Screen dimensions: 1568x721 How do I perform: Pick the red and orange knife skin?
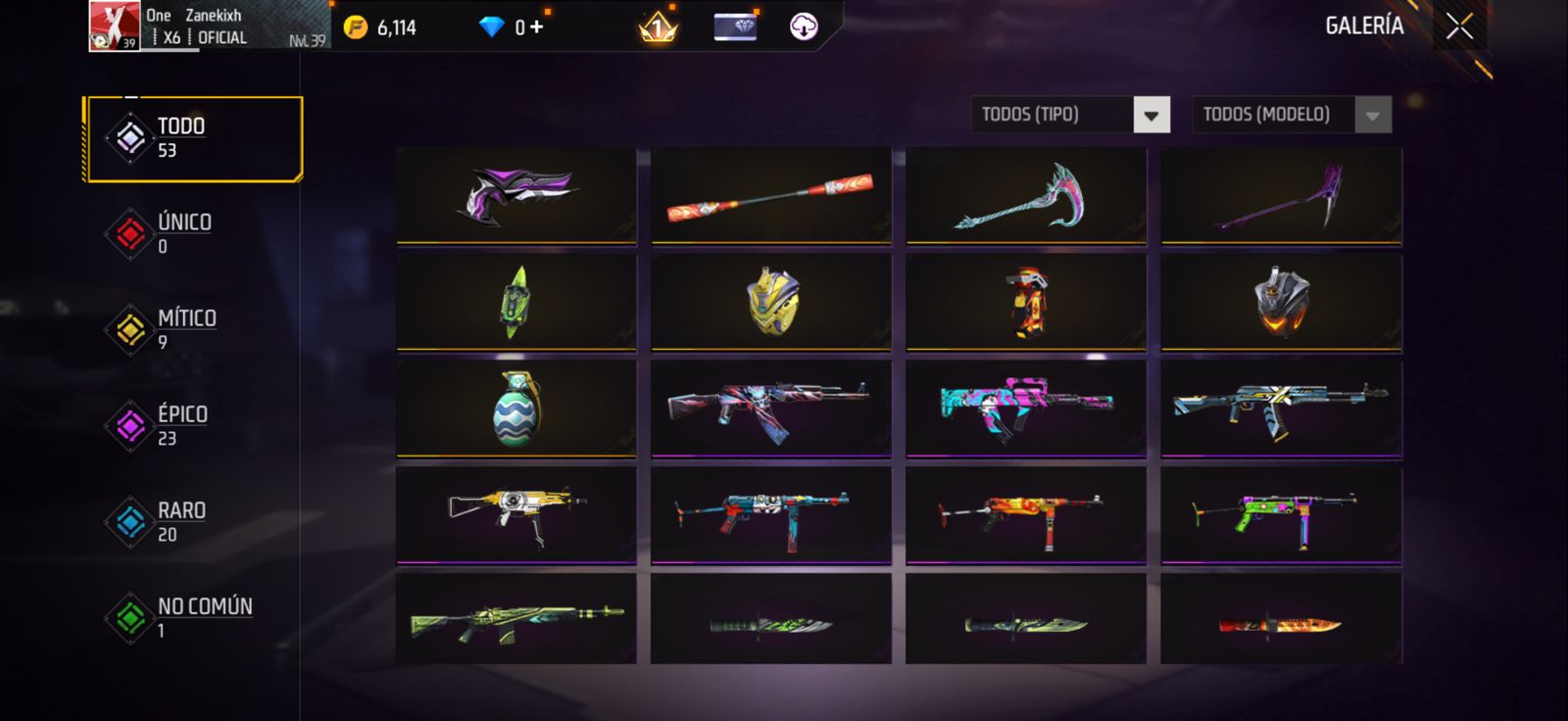tap(1280, 623)
